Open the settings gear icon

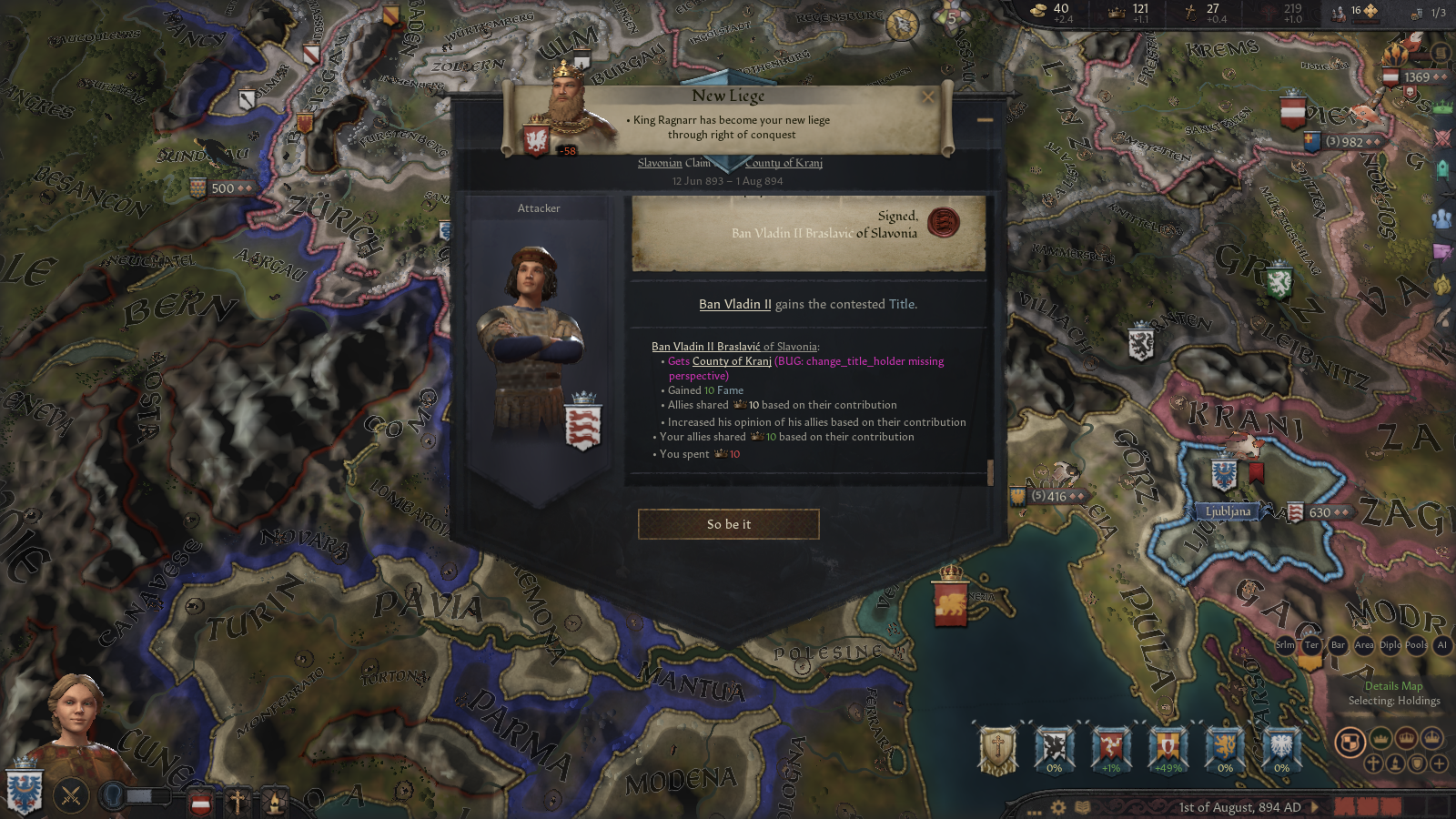click(1058, 807)
